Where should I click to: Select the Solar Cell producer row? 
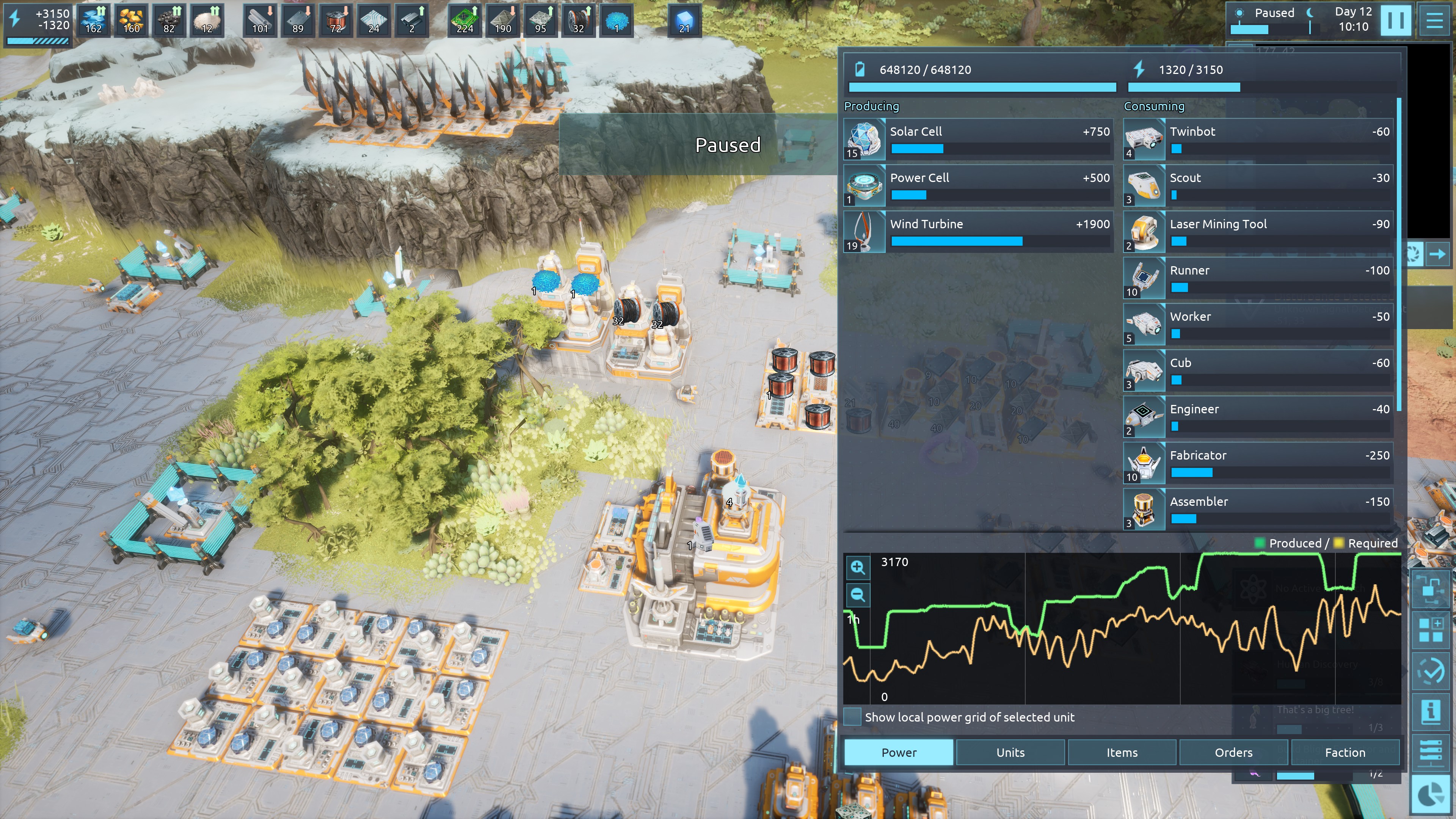(x=978, y=139)
